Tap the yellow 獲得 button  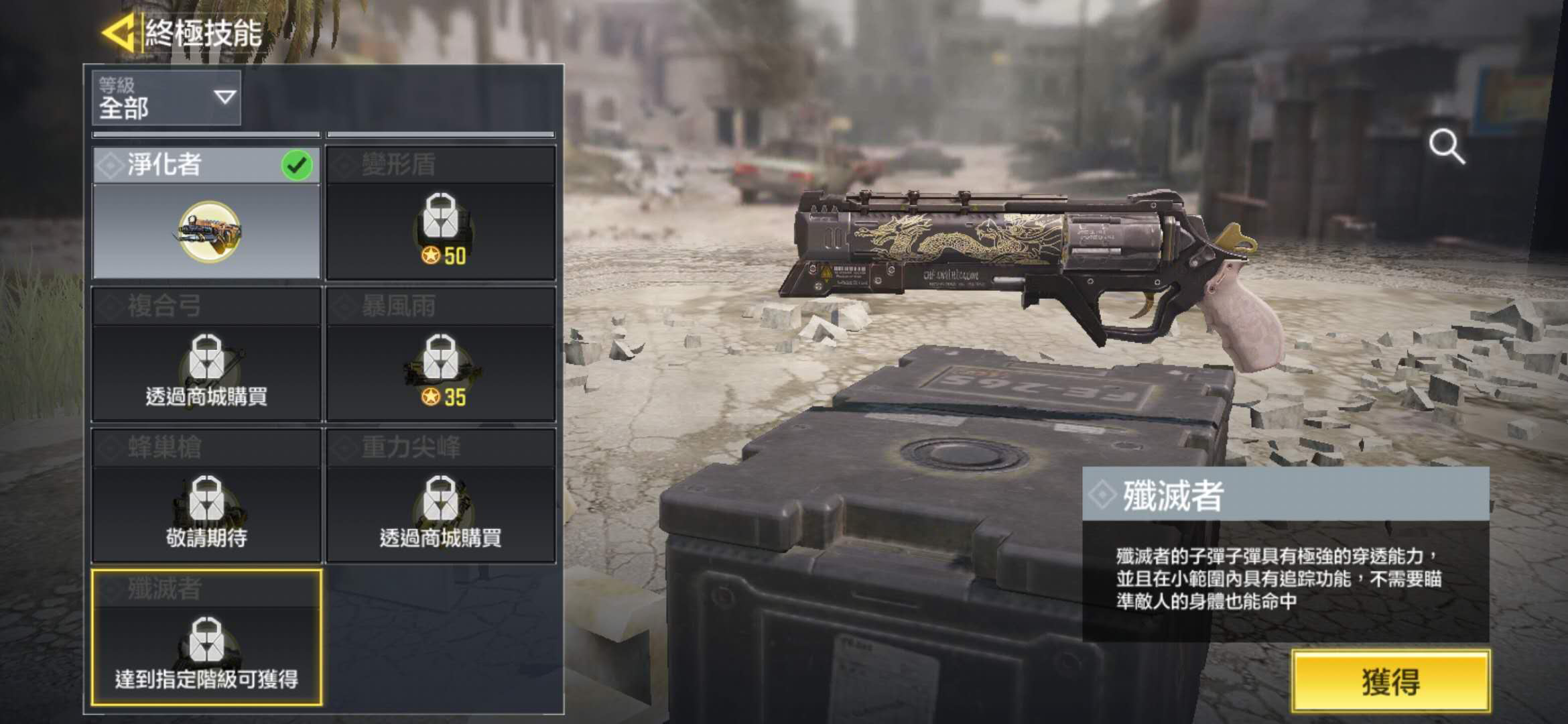(x=1390, y=680)
